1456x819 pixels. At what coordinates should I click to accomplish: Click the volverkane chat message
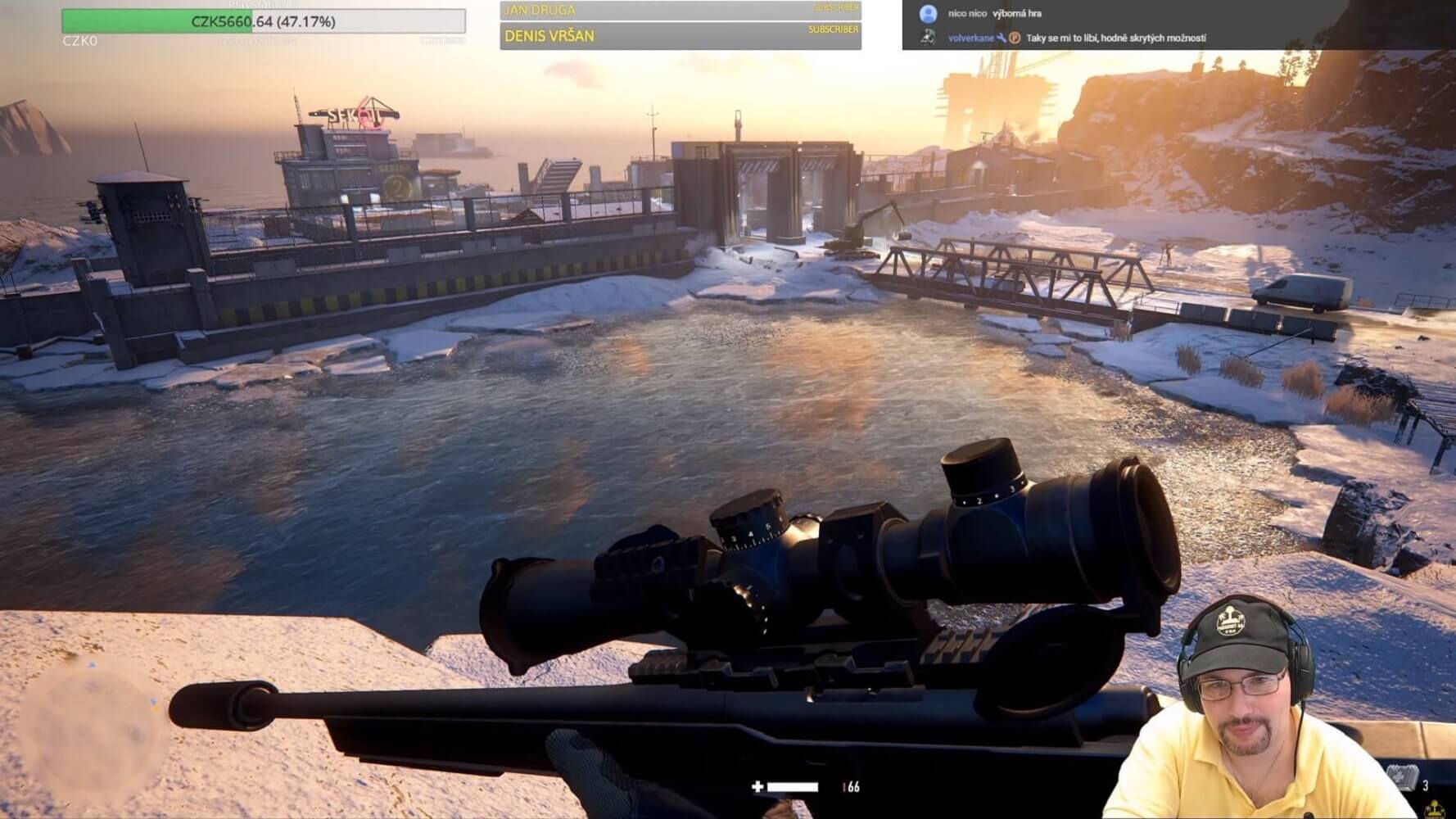pos(1115,38)
